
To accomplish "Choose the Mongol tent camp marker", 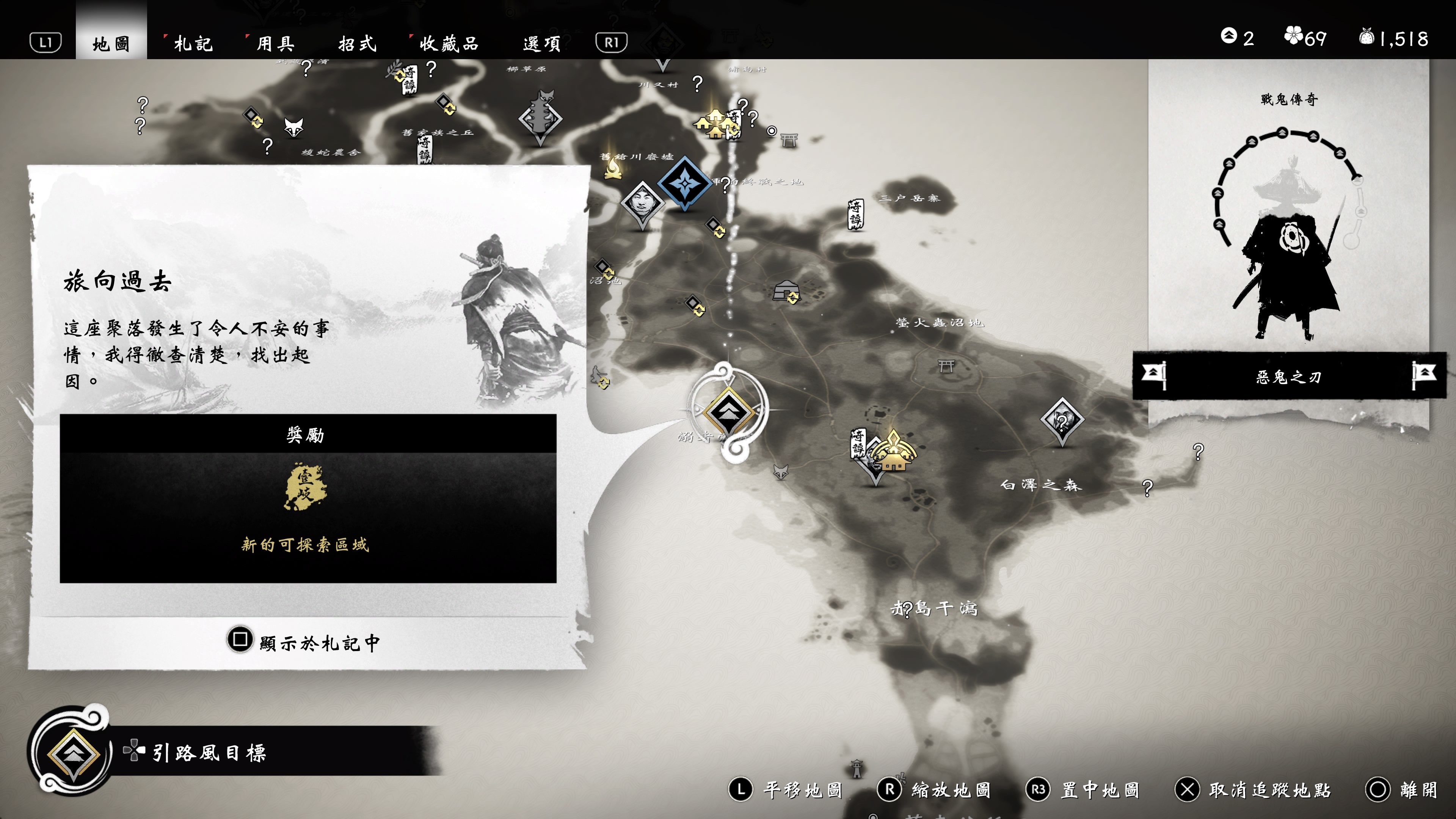I will tap(786, 291).
